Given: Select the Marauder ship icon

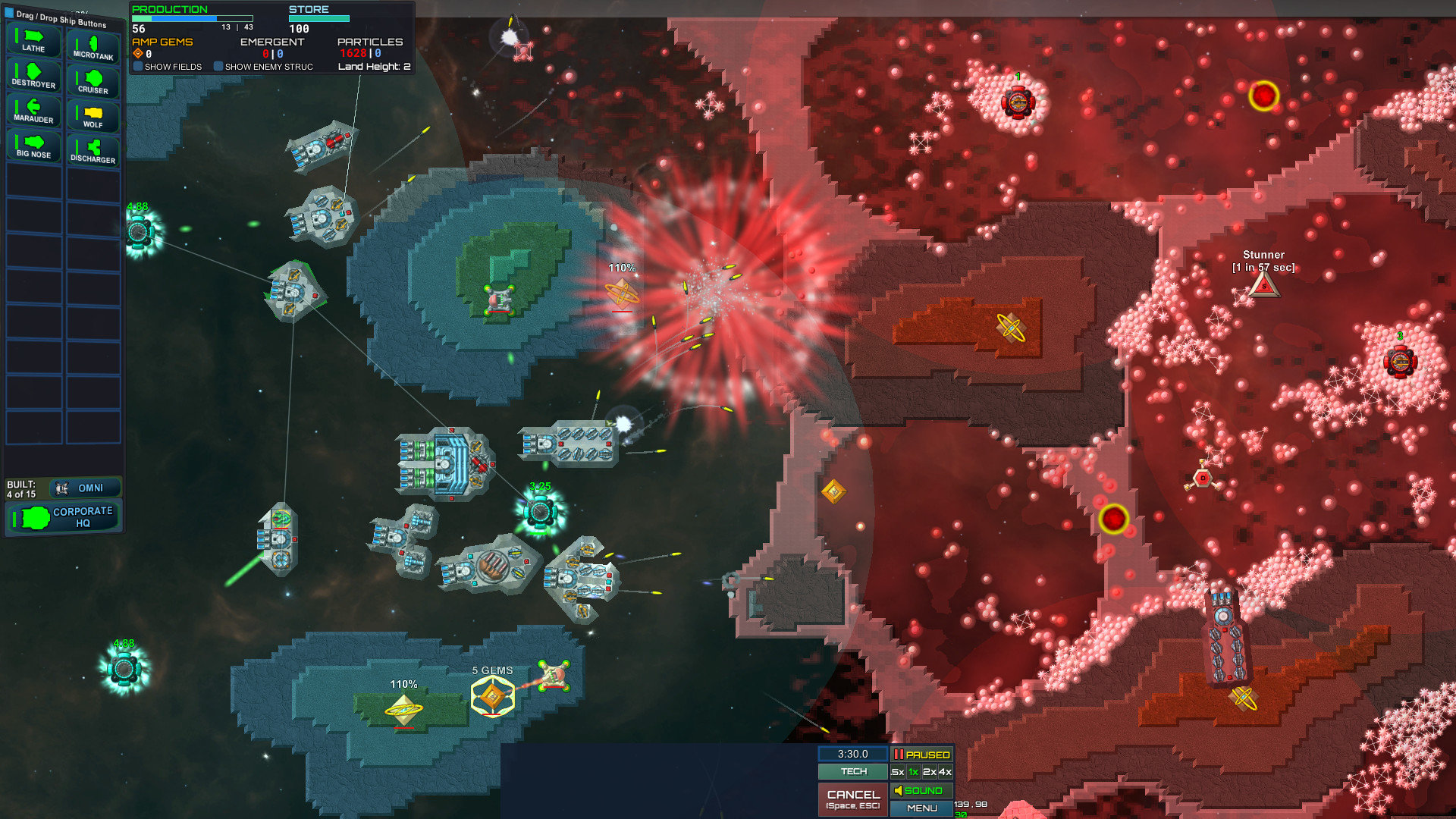Looking at the screenshot, I should pyautogui.click(x=33, y=111).
